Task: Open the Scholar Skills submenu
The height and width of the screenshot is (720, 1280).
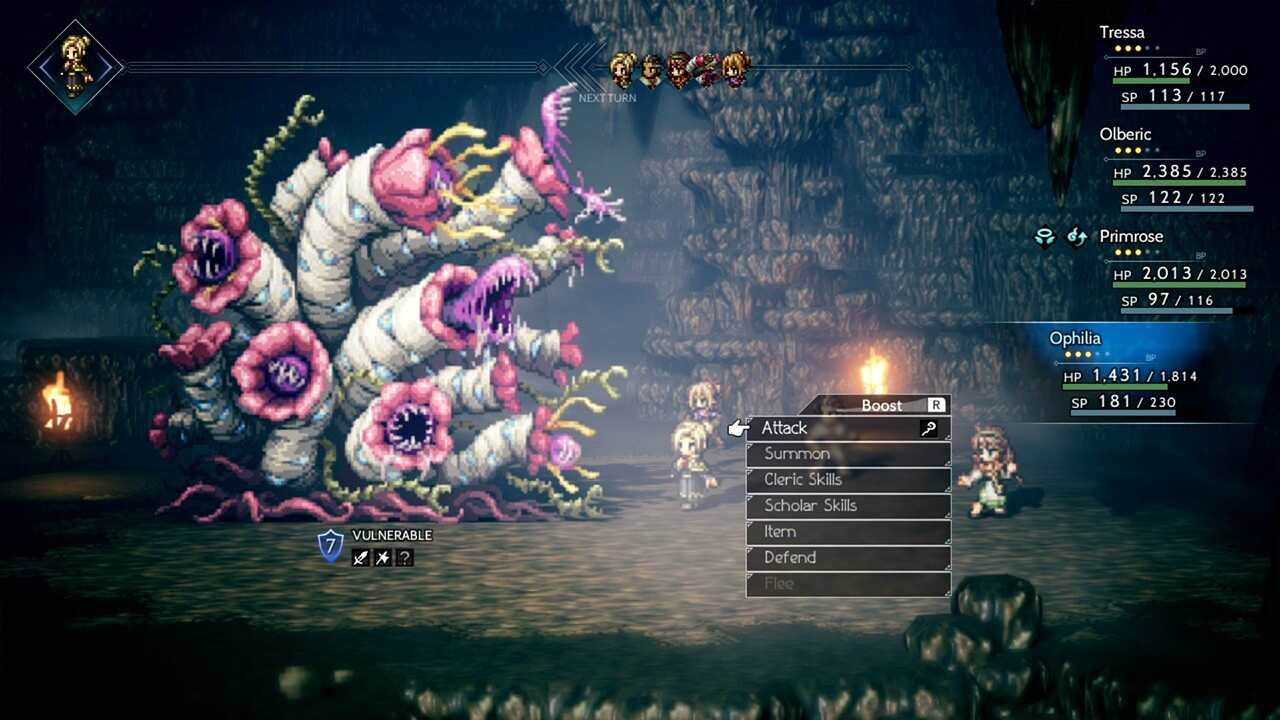Action: pos(810,505)
